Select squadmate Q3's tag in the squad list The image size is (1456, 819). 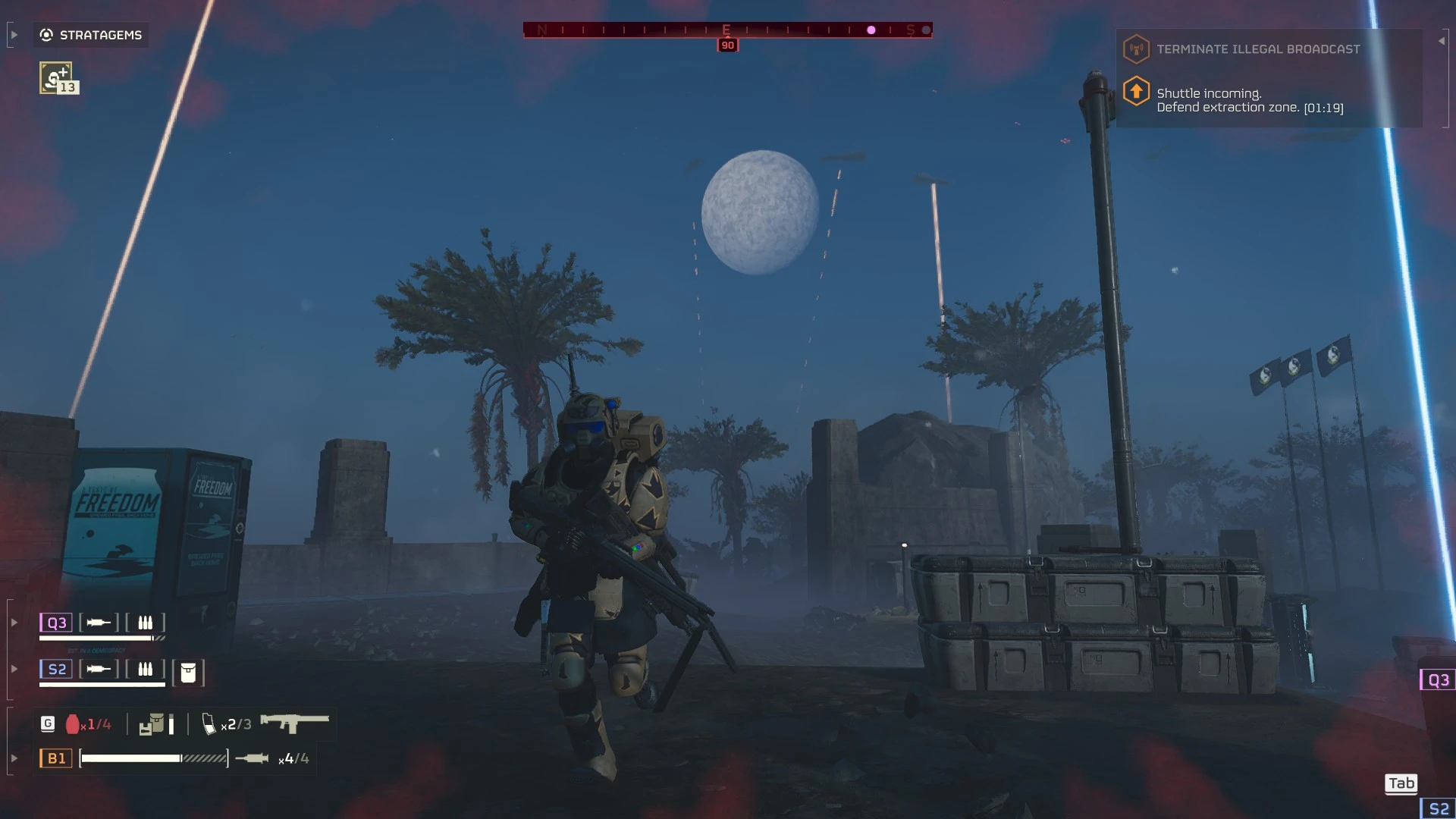pyautogui.click(x=57, y=623)
